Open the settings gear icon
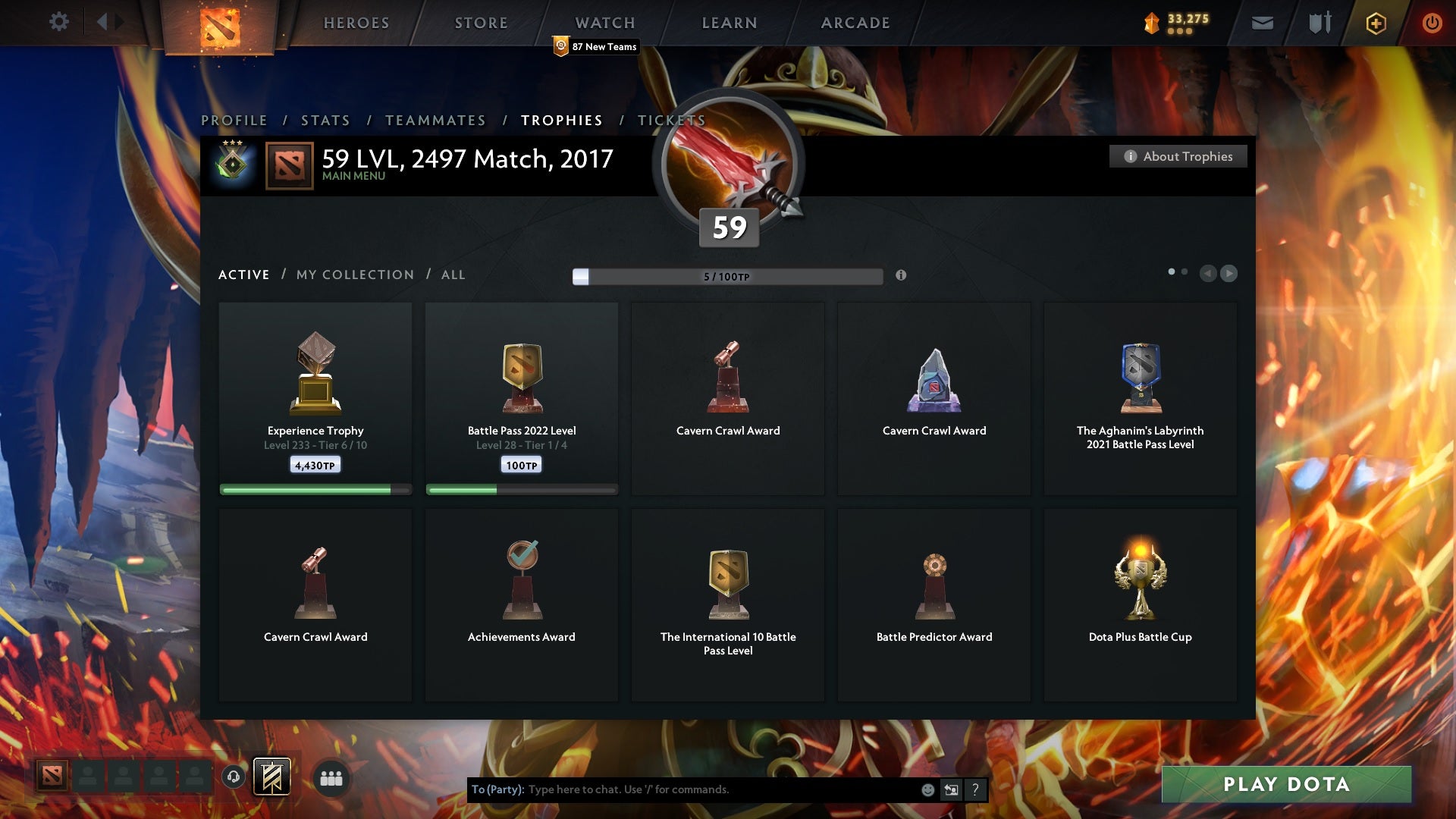This screenshot has height=819, width=1456. [x=59, y=22]
